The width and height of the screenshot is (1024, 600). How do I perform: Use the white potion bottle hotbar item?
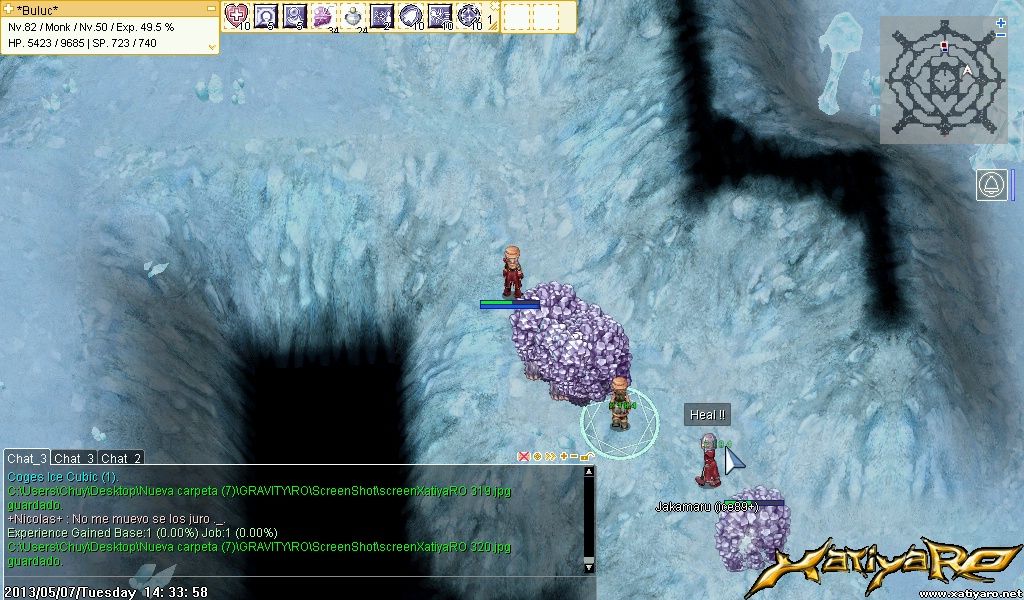tap(353, 15)
